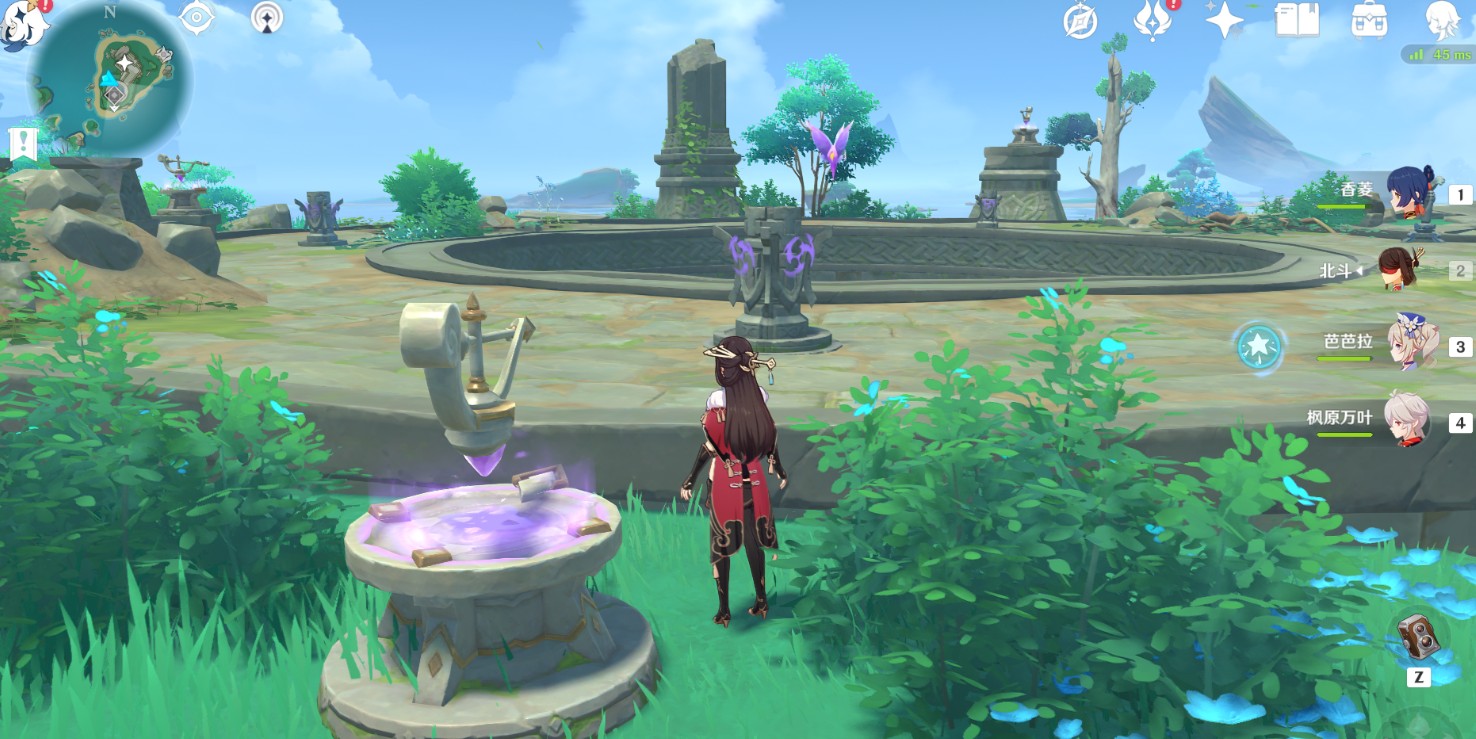Open the Paimon menu
Image resolution: width=1476 pixels, height=739 pixels.
[x=22, y=22]
